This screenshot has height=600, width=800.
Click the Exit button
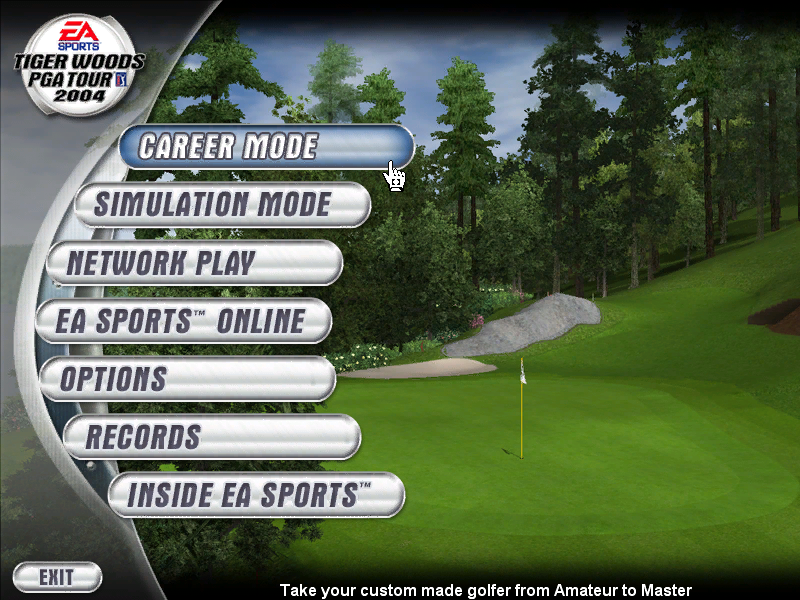[57, 577]
